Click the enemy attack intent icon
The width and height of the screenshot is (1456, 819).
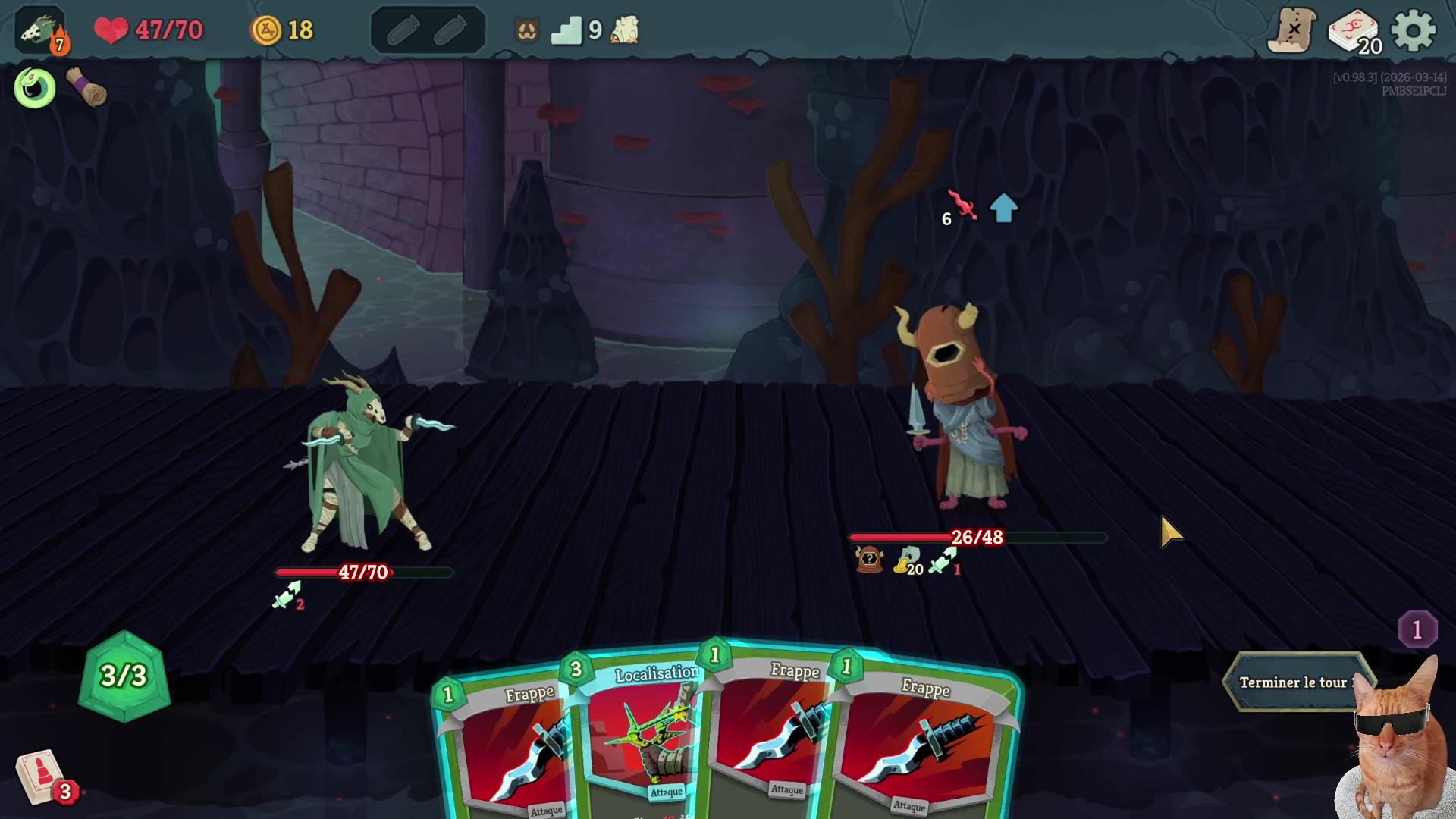click(962, 206)
